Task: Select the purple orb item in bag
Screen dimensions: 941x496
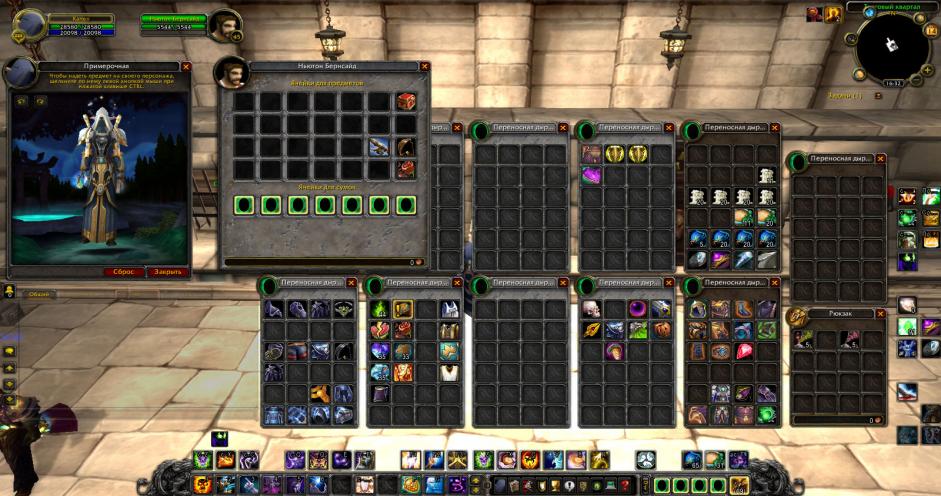Action: click(636, 309)
